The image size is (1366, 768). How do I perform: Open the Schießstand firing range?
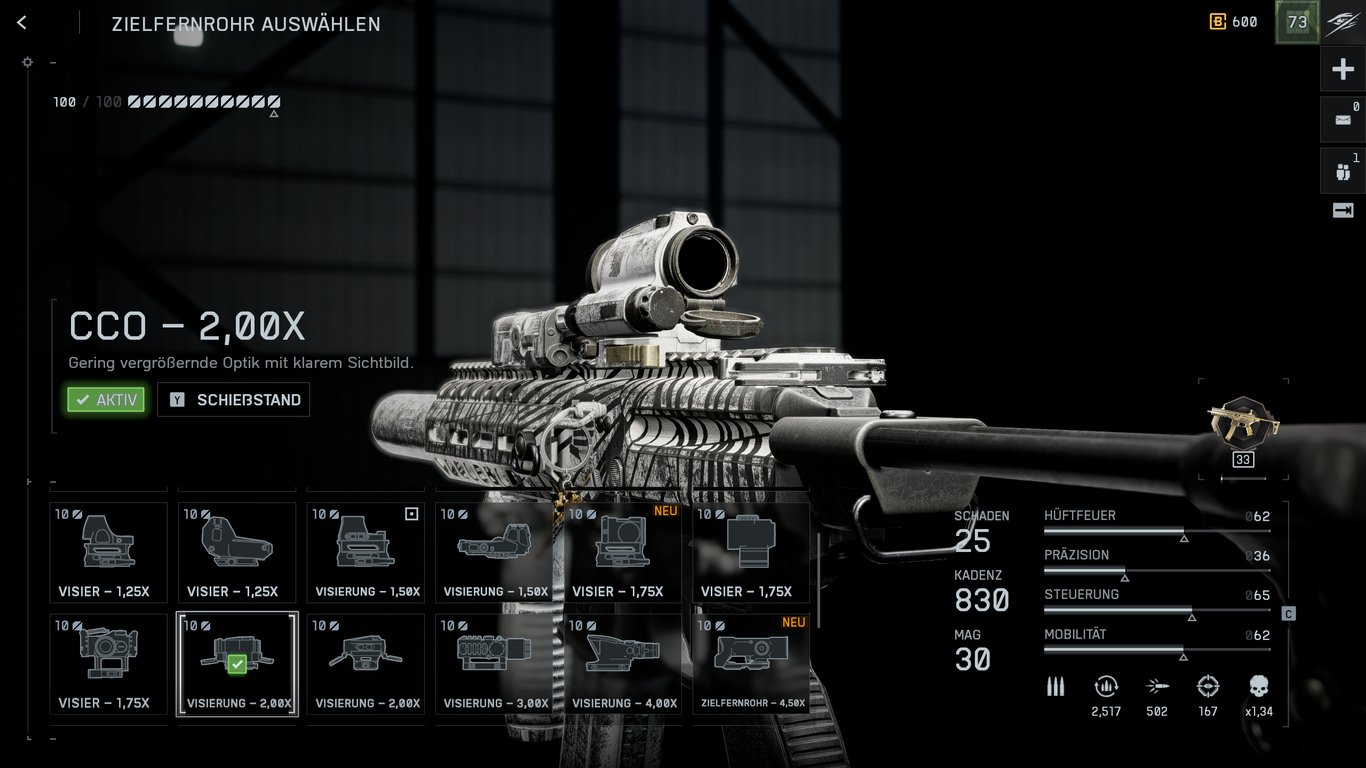[x=234, y=400]
